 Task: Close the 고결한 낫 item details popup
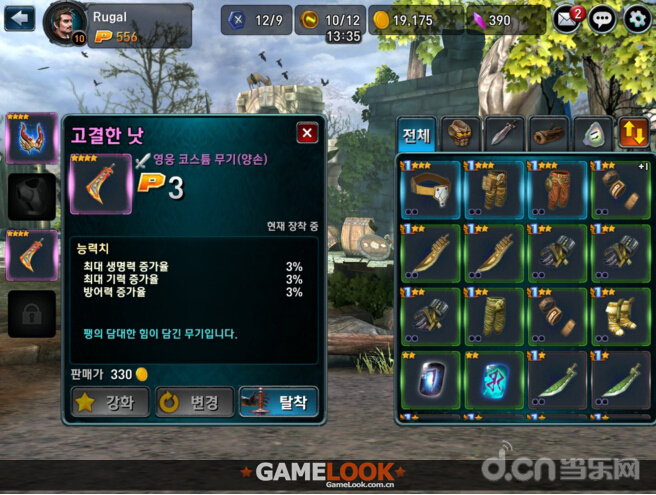(307, 133)
